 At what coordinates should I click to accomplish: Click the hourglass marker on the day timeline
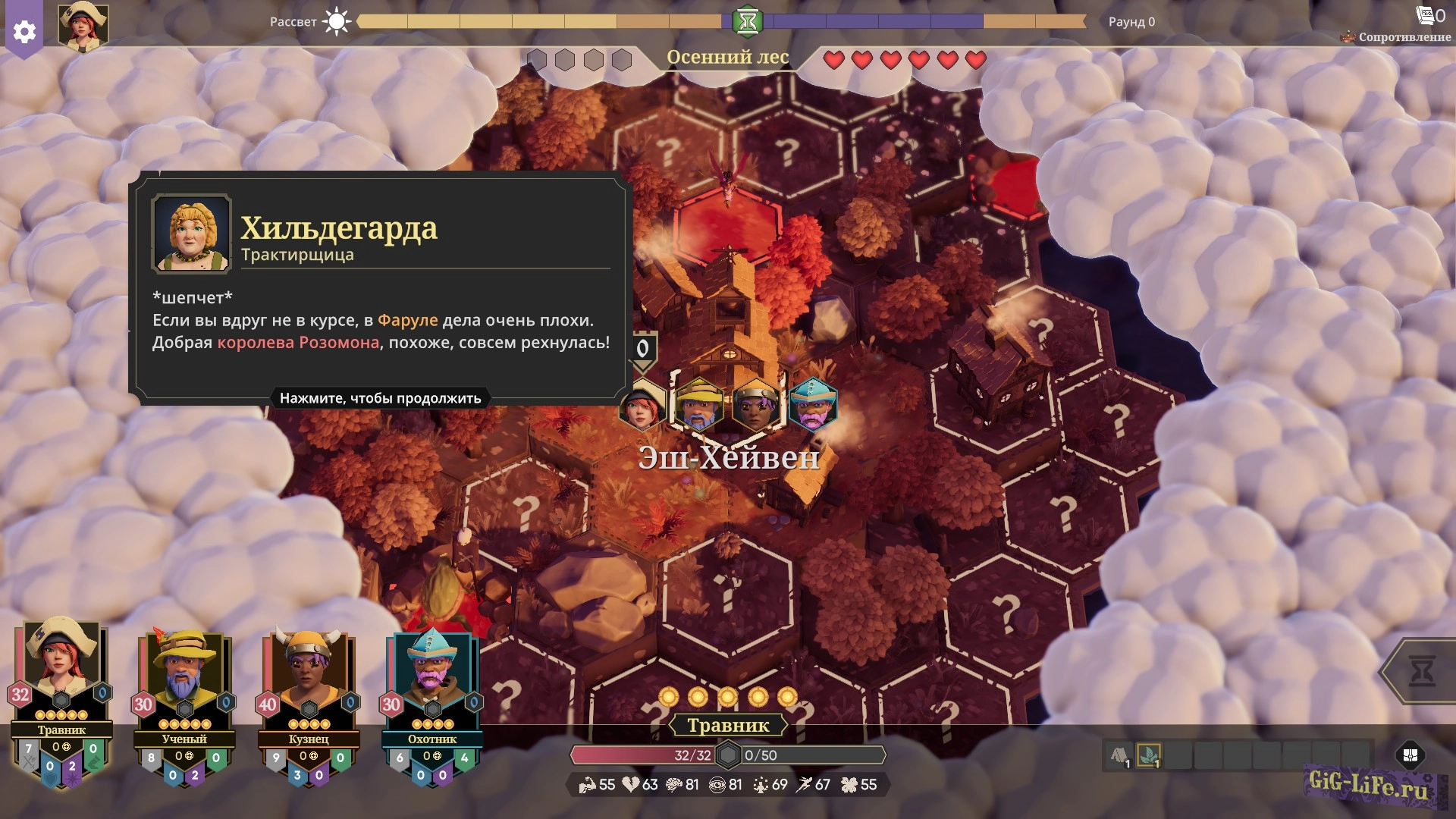pos(747,21)
